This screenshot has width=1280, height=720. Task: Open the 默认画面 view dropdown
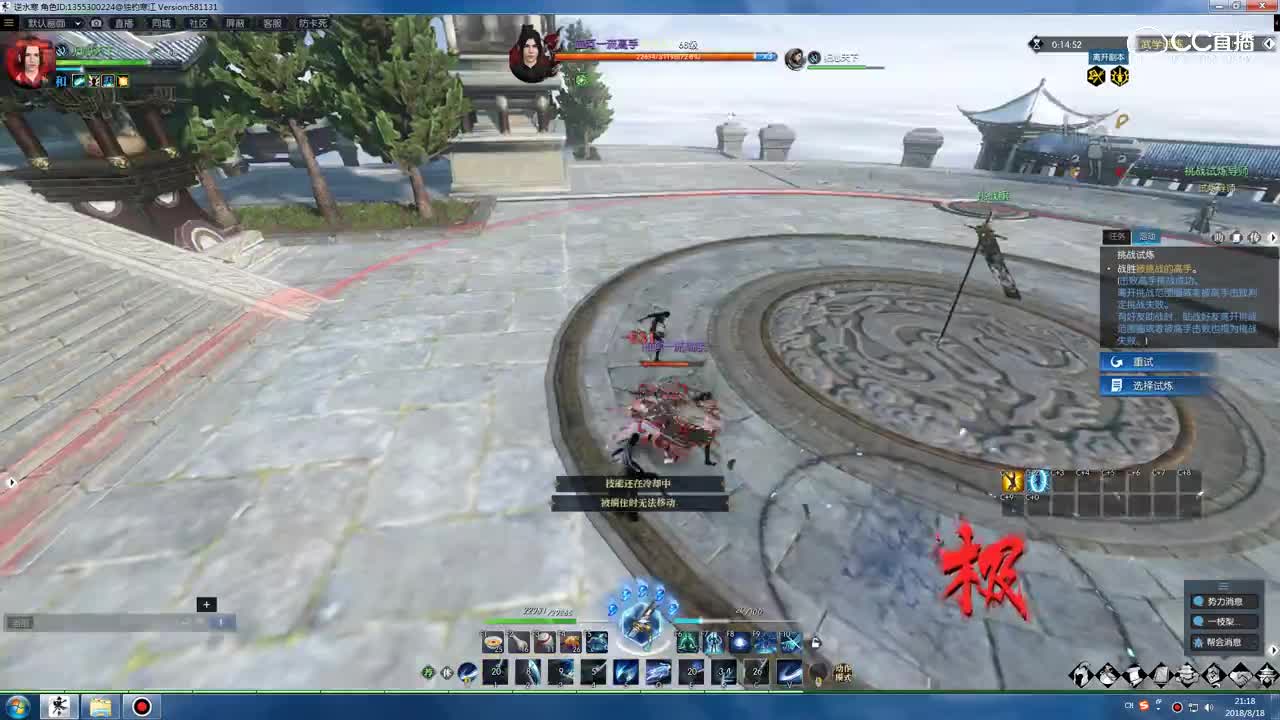(x=55, y=23)
